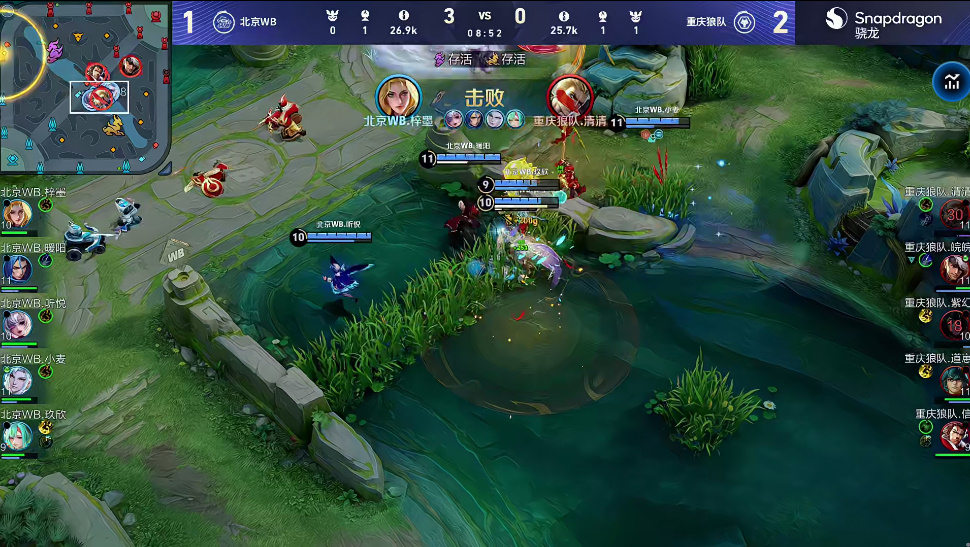
Task: Click 梓墨's killer portrait in the kill banner
Action: coord(397,96)
